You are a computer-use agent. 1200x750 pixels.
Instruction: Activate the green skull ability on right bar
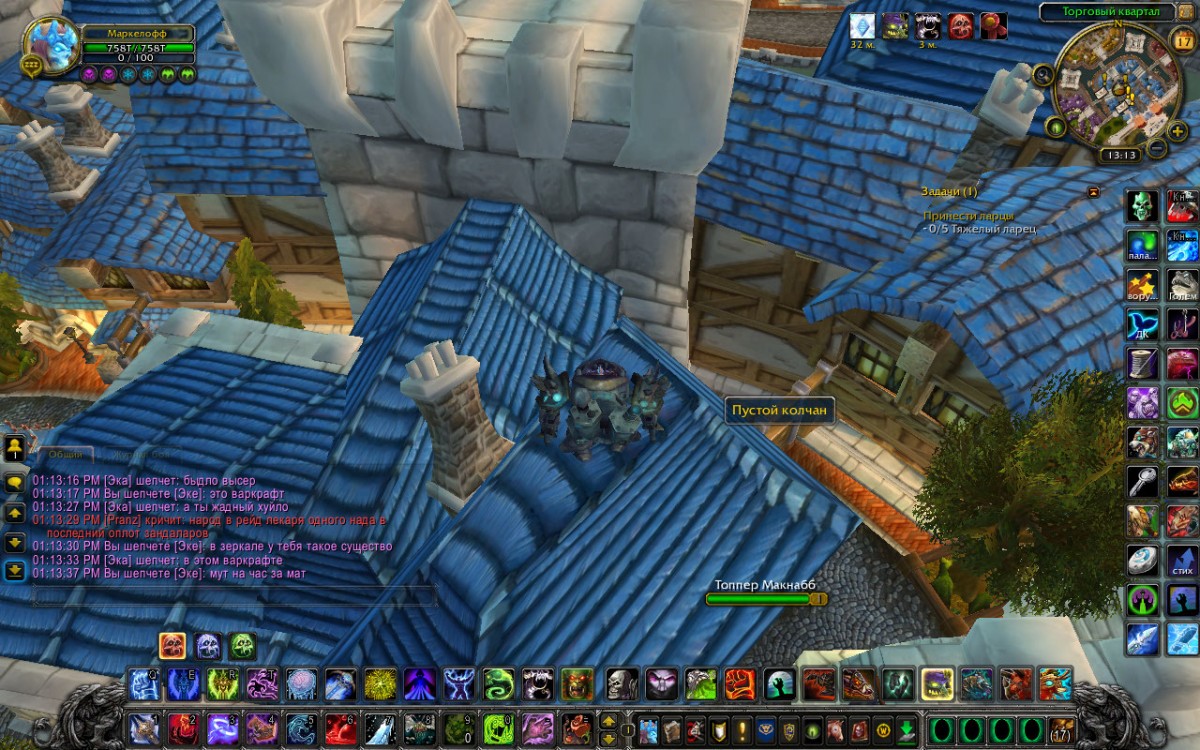[x=1143, y=206]
